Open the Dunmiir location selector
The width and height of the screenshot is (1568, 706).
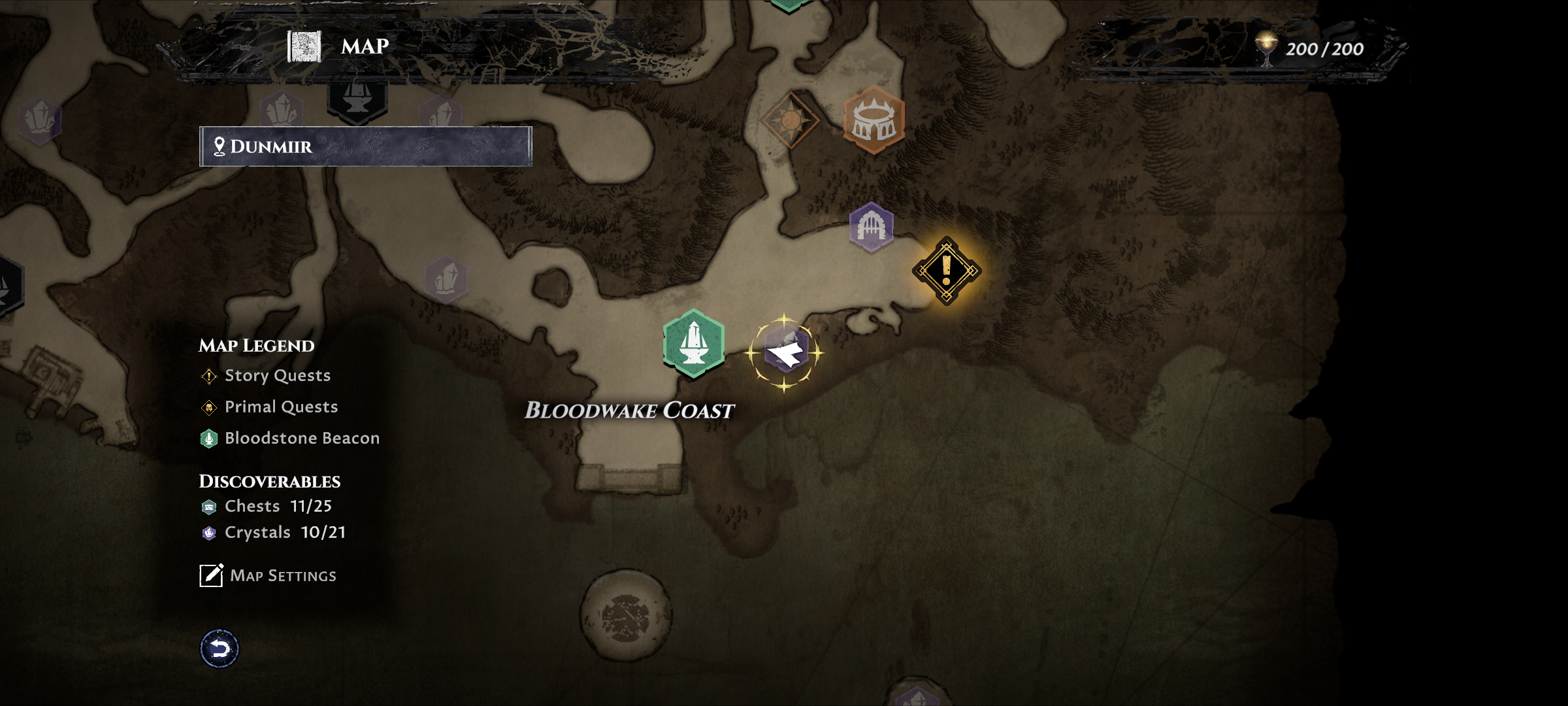point(365,146)
